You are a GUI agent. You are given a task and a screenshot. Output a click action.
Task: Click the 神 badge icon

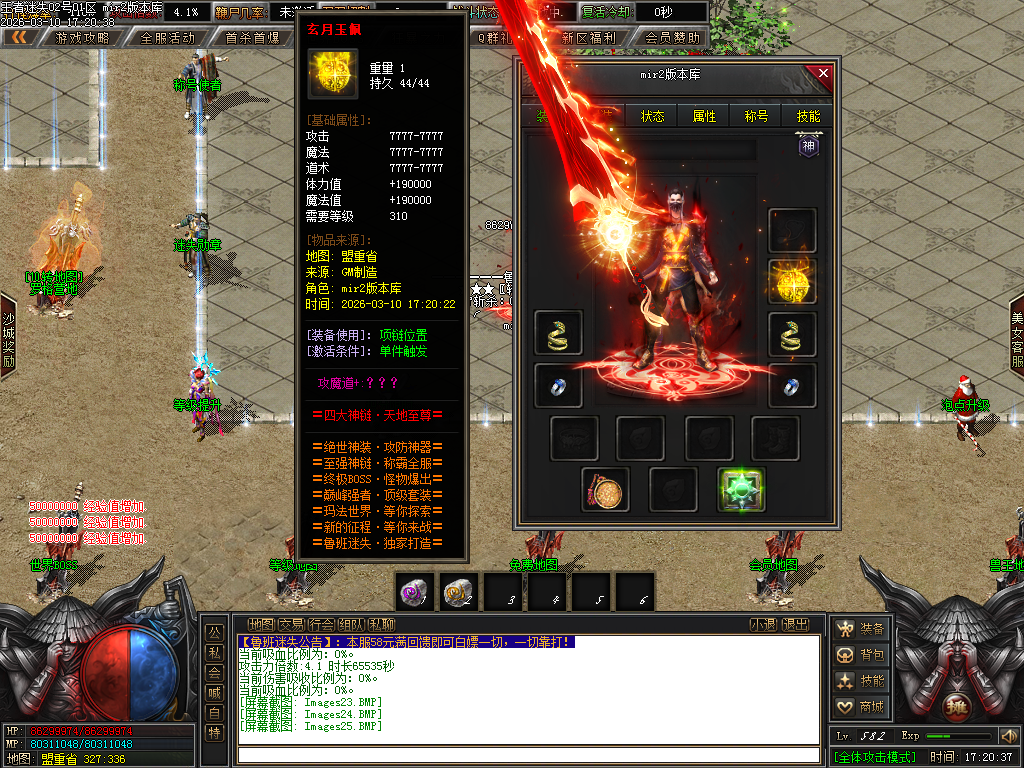click(808, 146)
